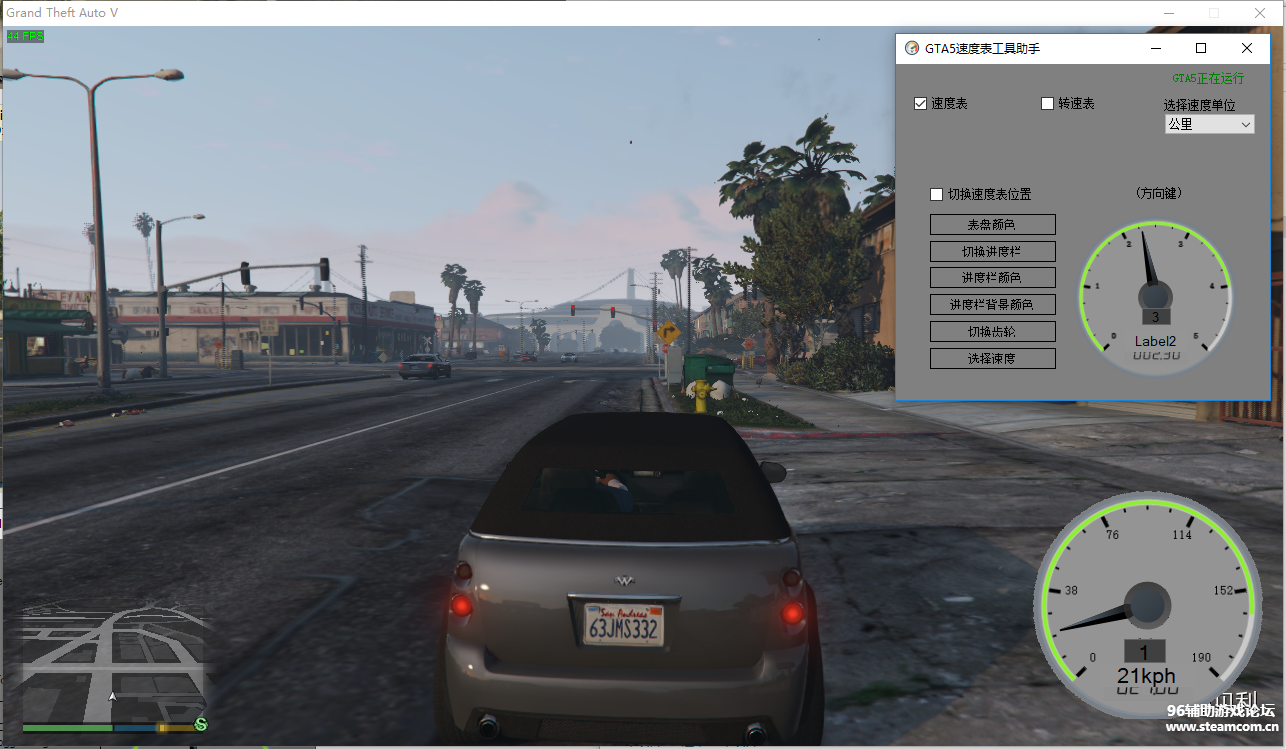Close the Grand Theft Auto V window
Viewport: 1286px width, 749px height.
click(1260, 13)
